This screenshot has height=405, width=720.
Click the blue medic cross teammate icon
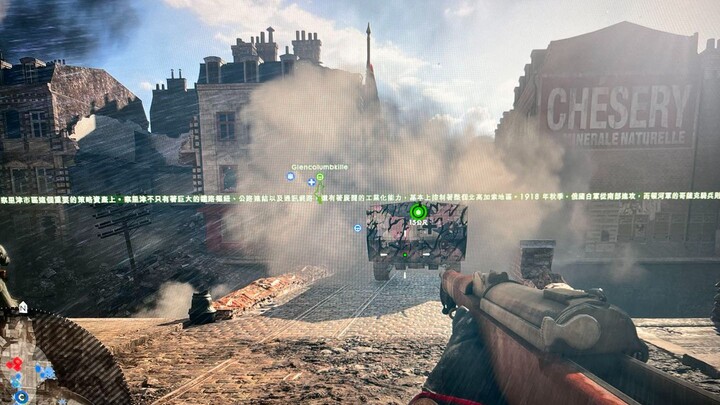click(x=311, y=182)
